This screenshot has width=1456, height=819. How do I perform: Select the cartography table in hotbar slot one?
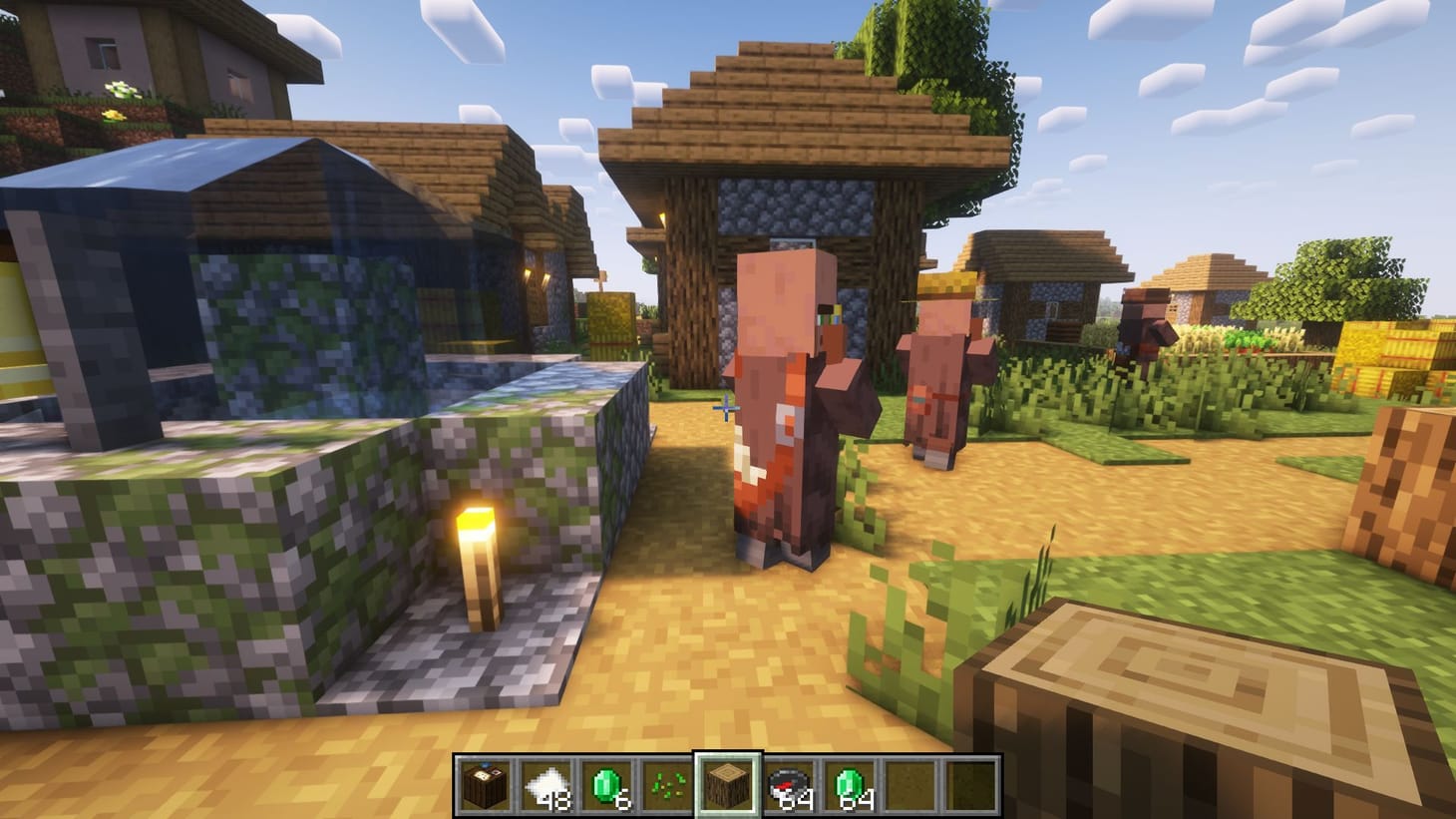pos(487,784)
